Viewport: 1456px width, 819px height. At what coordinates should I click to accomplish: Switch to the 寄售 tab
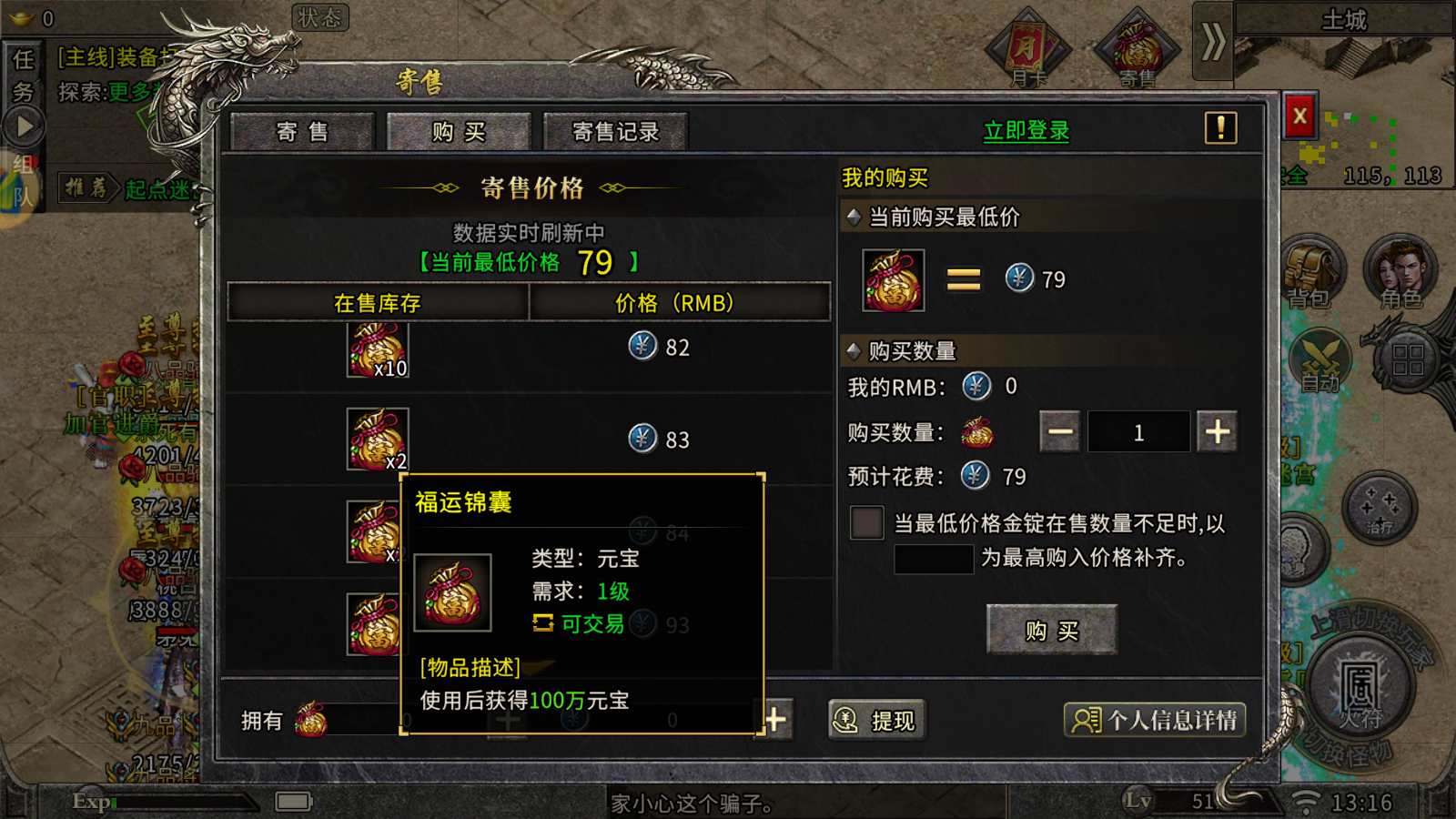(302, 130)
